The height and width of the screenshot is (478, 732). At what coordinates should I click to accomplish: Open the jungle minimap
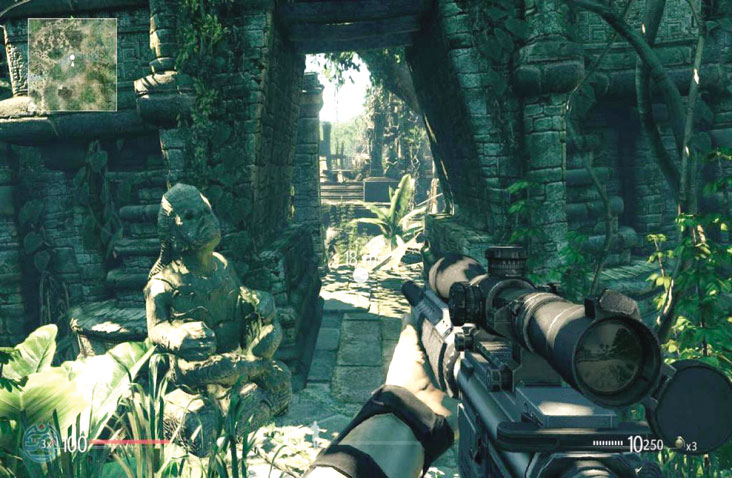[x=72, y=64]
